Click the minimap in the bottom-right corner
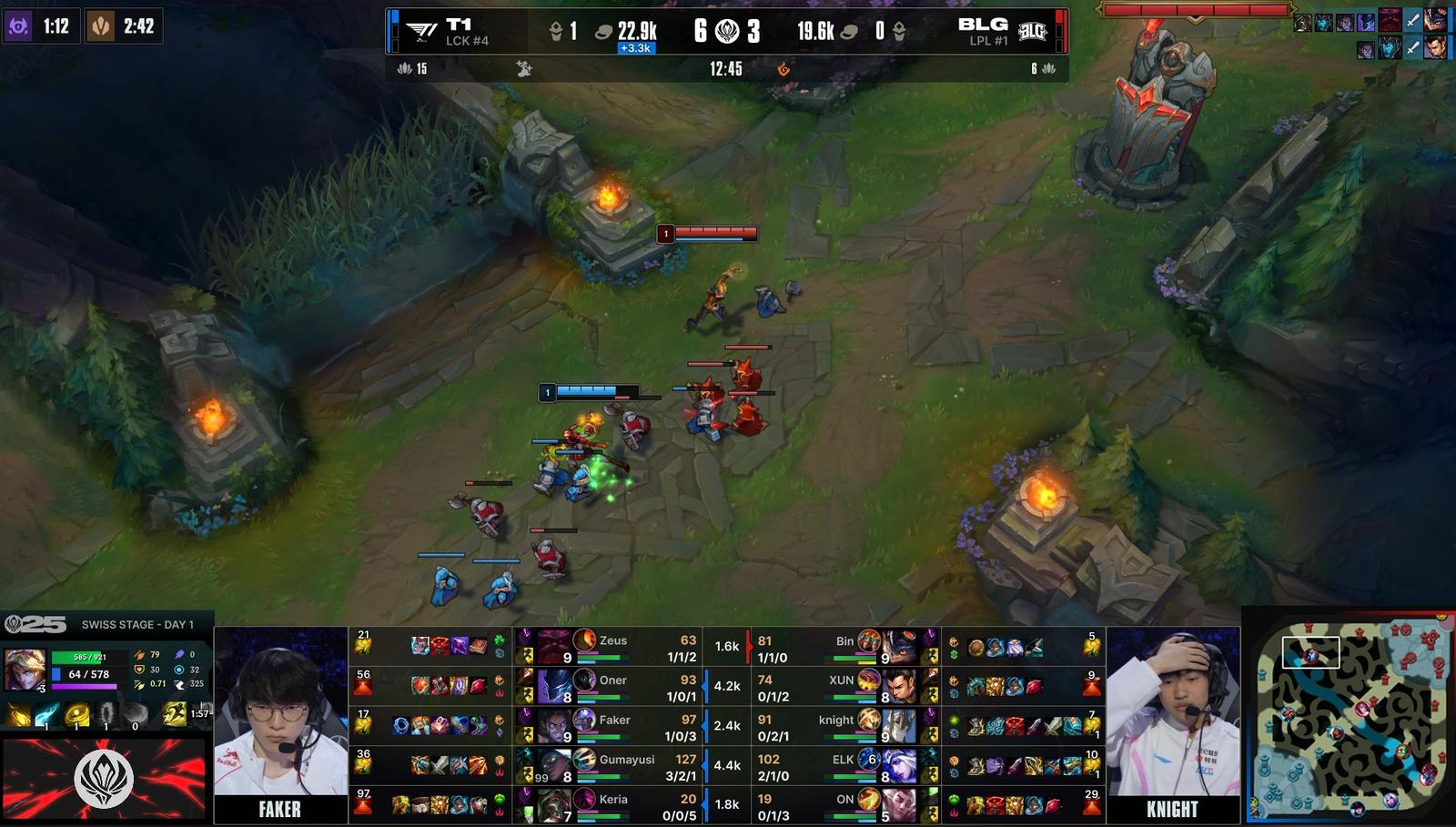The height and width of the screenshot is (827, 1456). point(1353,719)
